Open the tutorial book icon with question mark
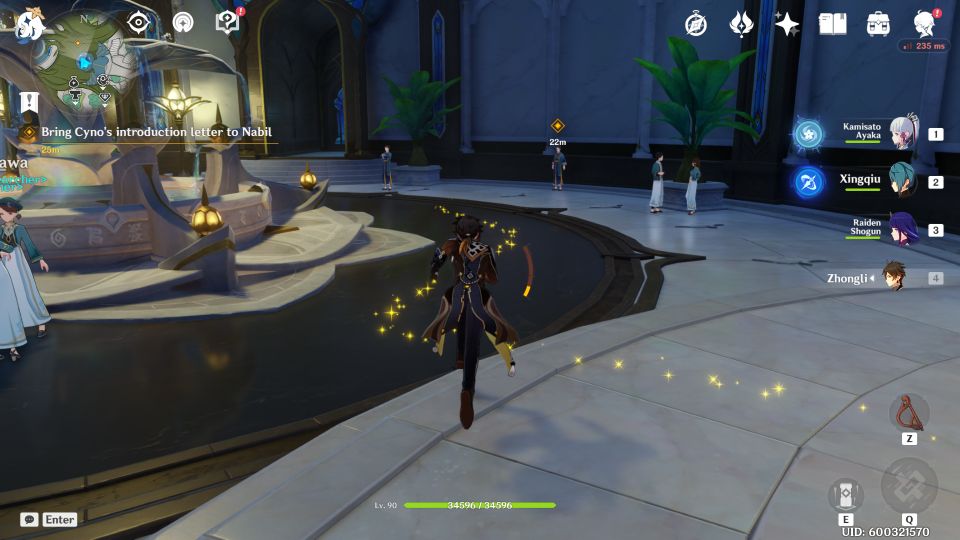 (x=228, y=22)
